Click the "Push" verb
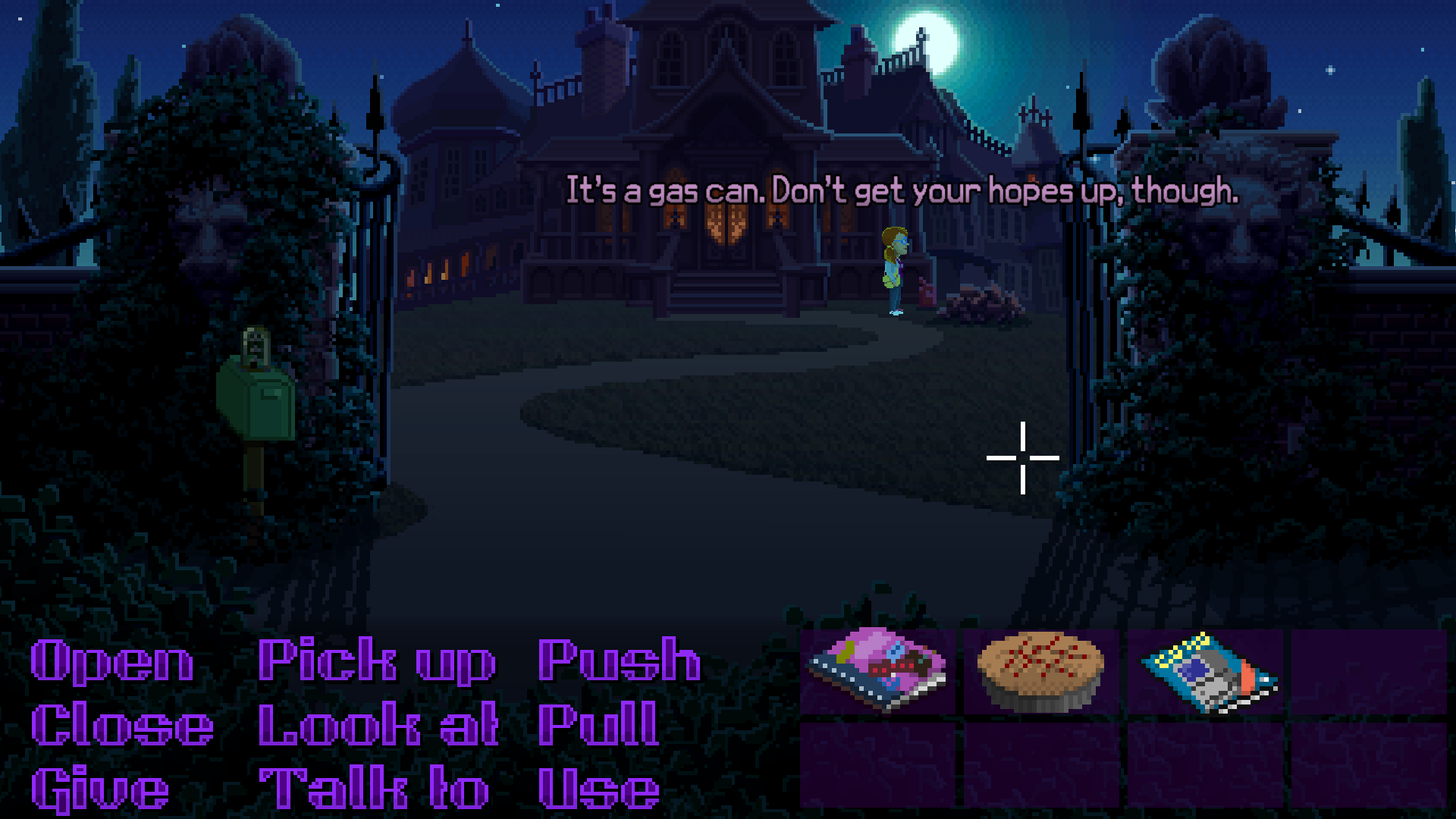Screen dimensions: 1456x819 618,660
